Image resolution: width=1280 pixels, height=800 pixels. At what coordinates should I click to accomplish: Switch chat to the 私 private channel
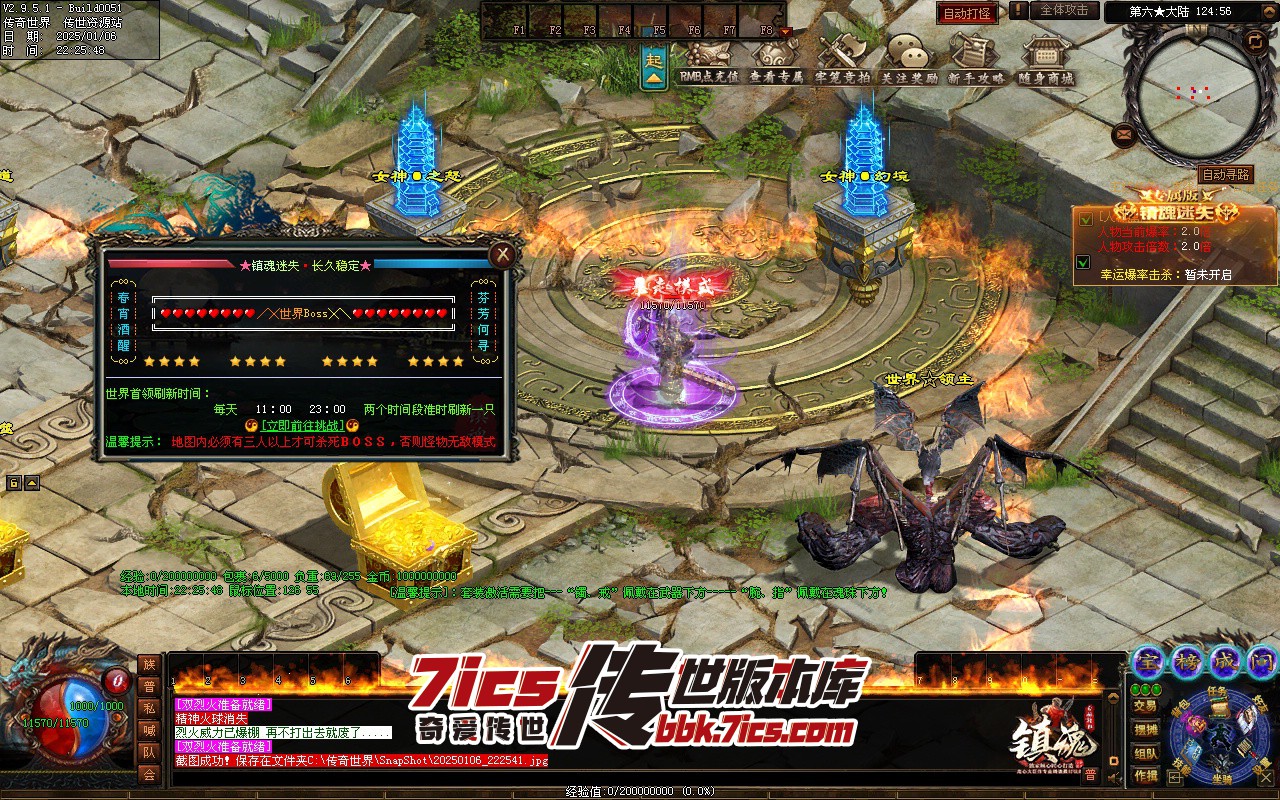pos(149,708)
